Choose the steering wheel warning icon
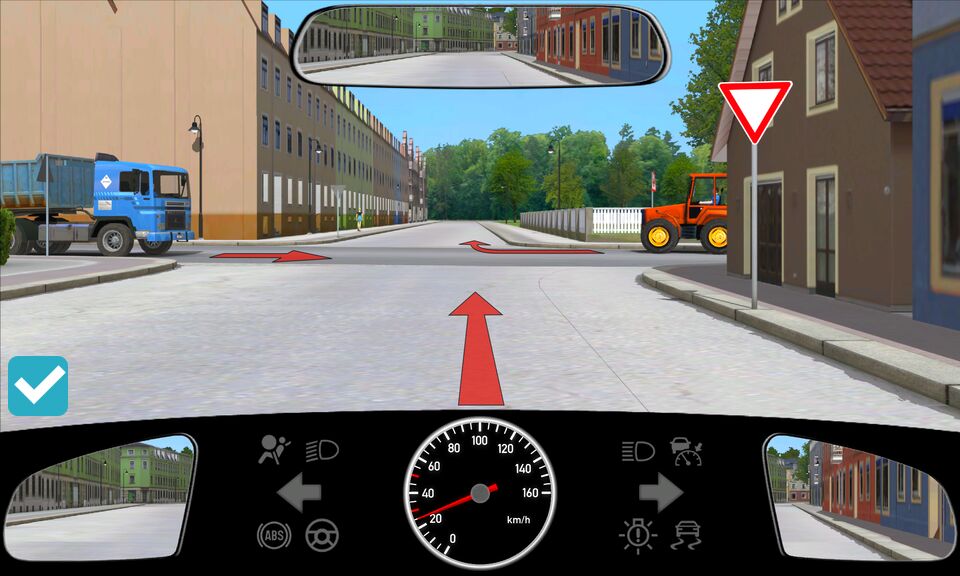Viewport: 960px width, 576px height. pyautogui.click(x=322, y=534)
